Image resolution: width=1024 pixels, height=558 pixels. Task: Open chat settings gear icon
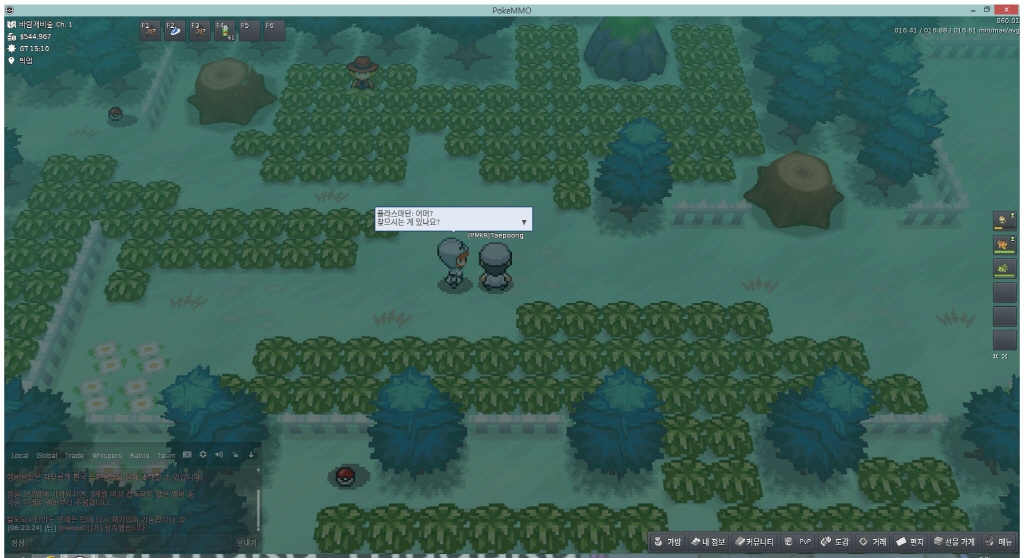coord(202,456)
